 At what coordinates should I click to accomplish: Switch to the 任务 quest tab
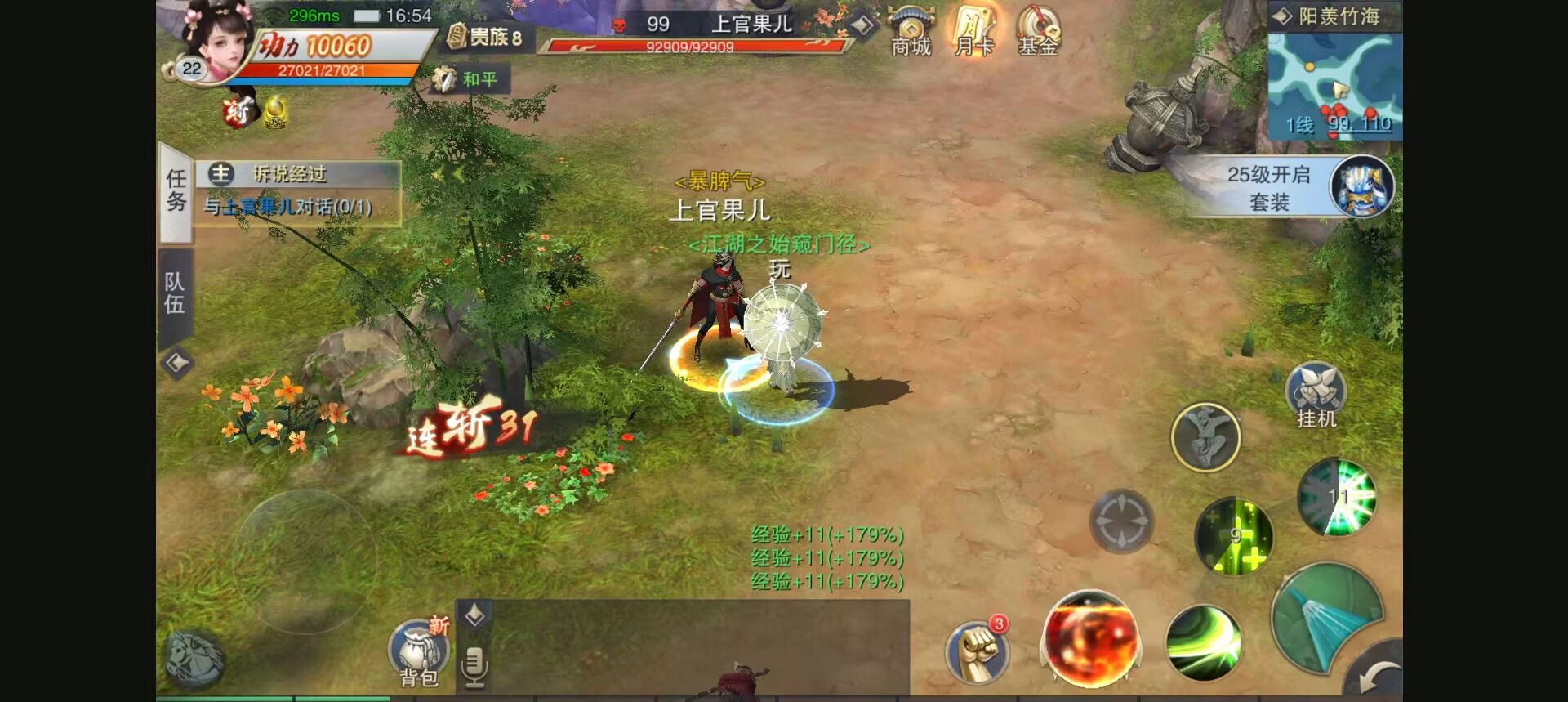(x=176, y=191)
